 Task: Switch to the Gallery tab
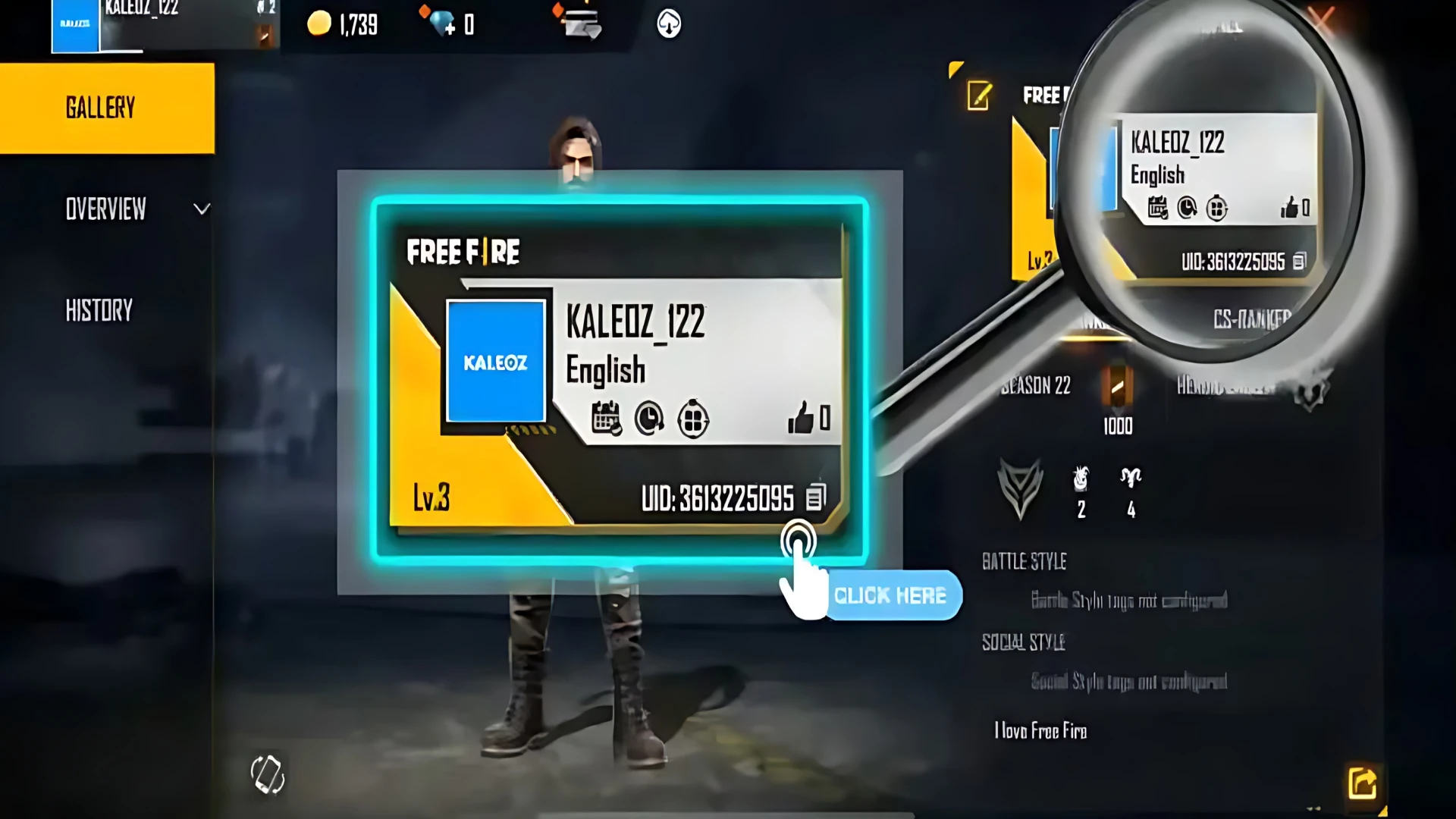[101, 107]
